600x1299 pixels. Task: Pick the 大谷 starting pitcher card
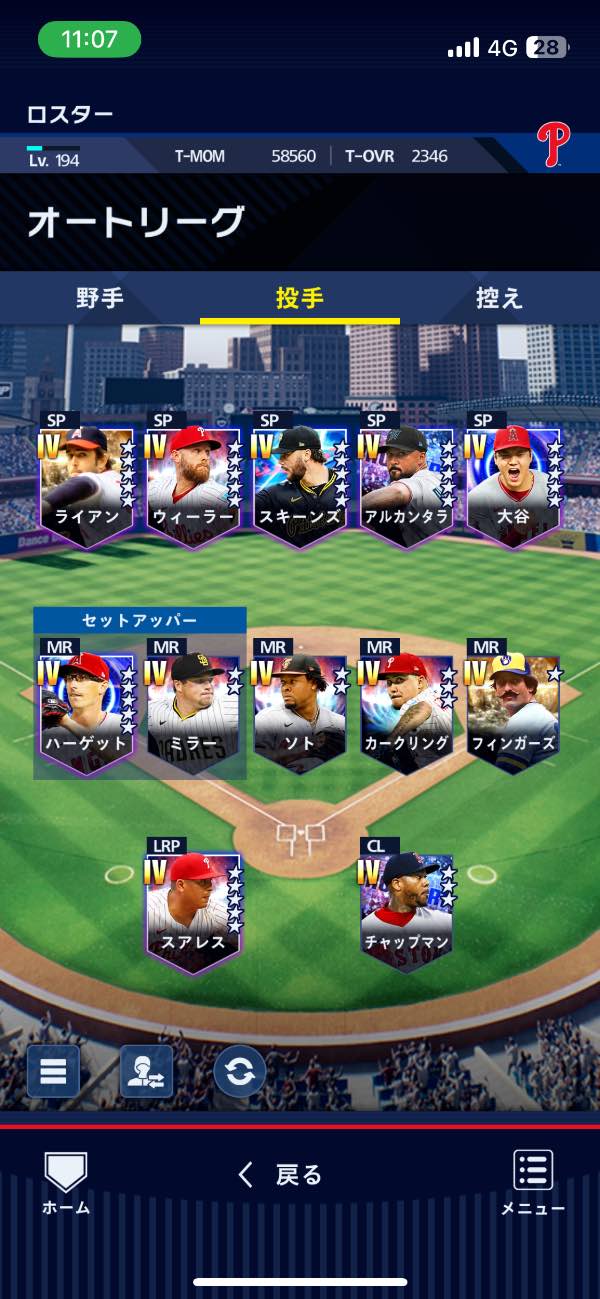[x=513, y=485]
